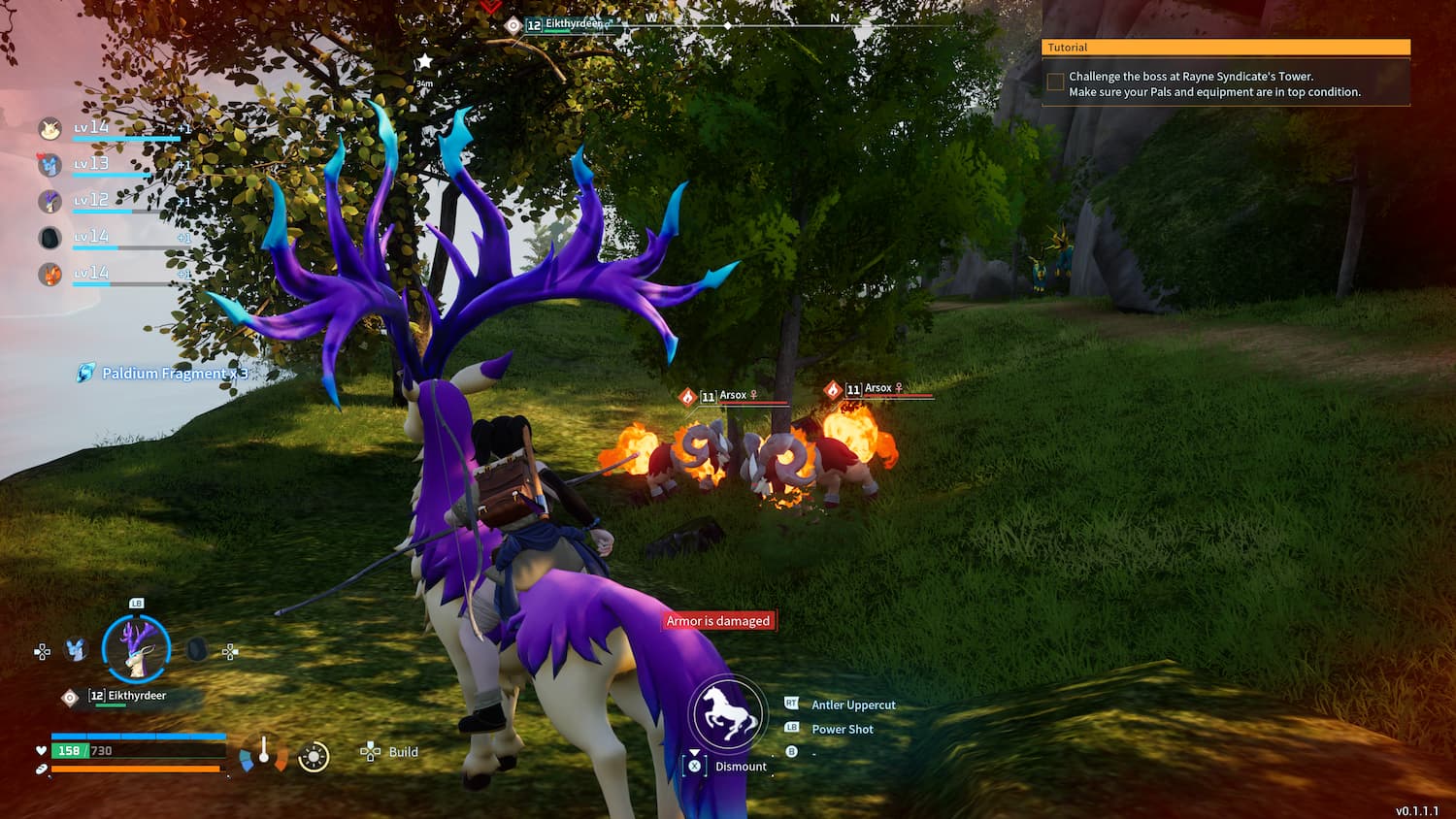This screenshot has width=1456, height=819.
Task: Click the horse mount skill icon
Action: [727, 714]
